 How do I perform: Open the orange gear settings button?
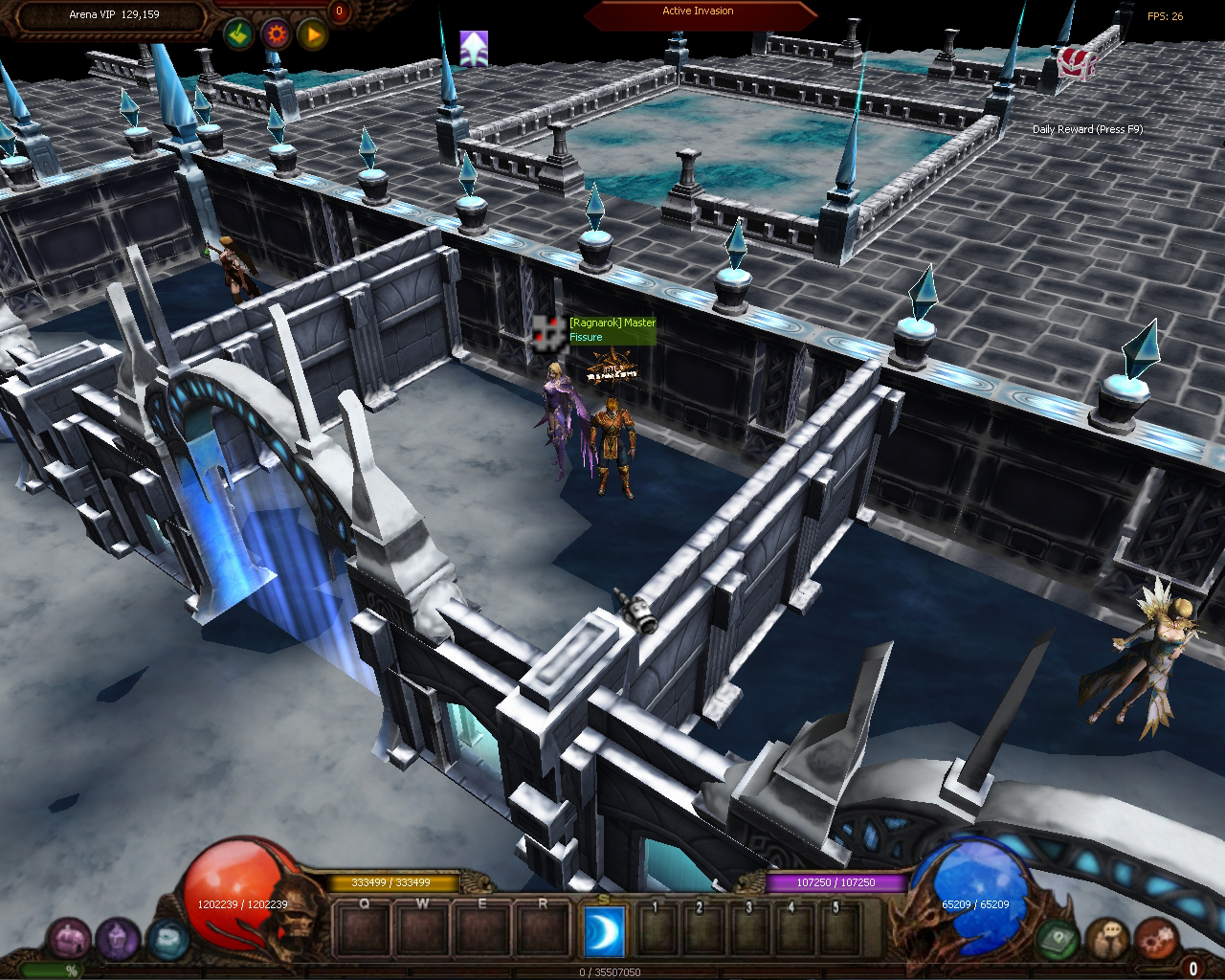click(x=277, y=35)
